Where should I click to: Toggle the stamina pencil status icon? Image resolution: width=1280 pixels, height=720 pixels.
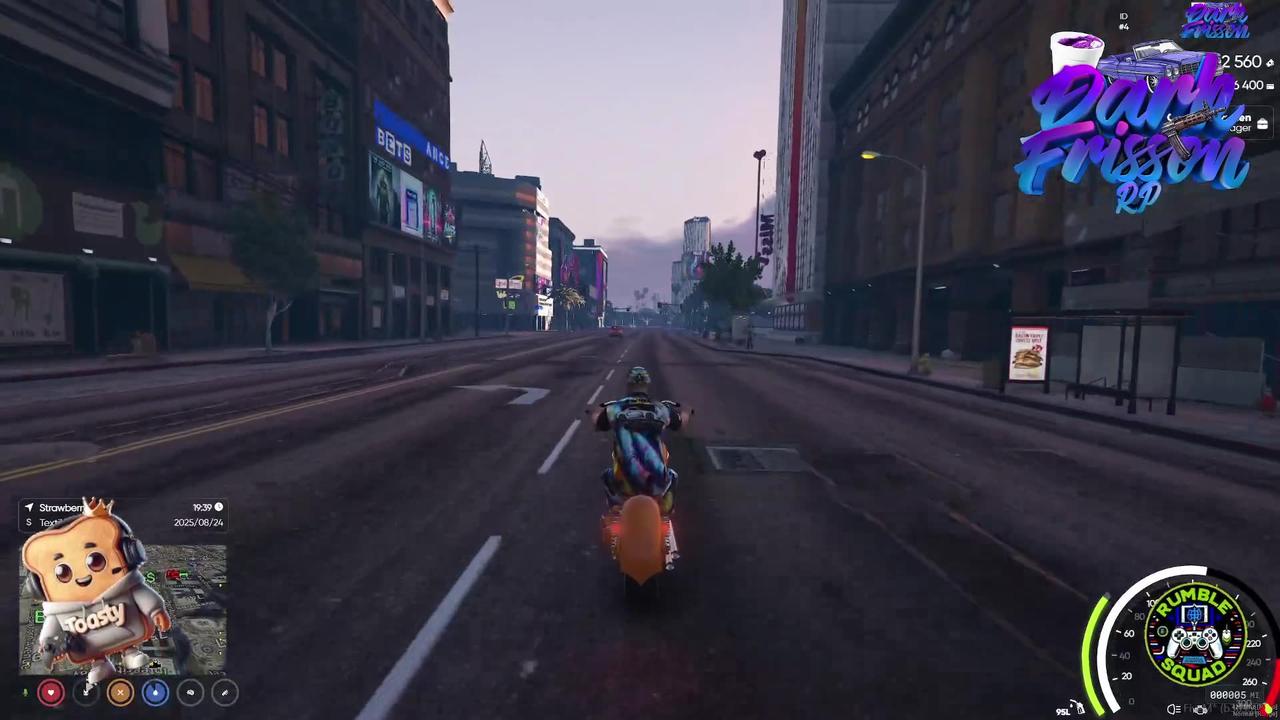[x=224, y=692]
